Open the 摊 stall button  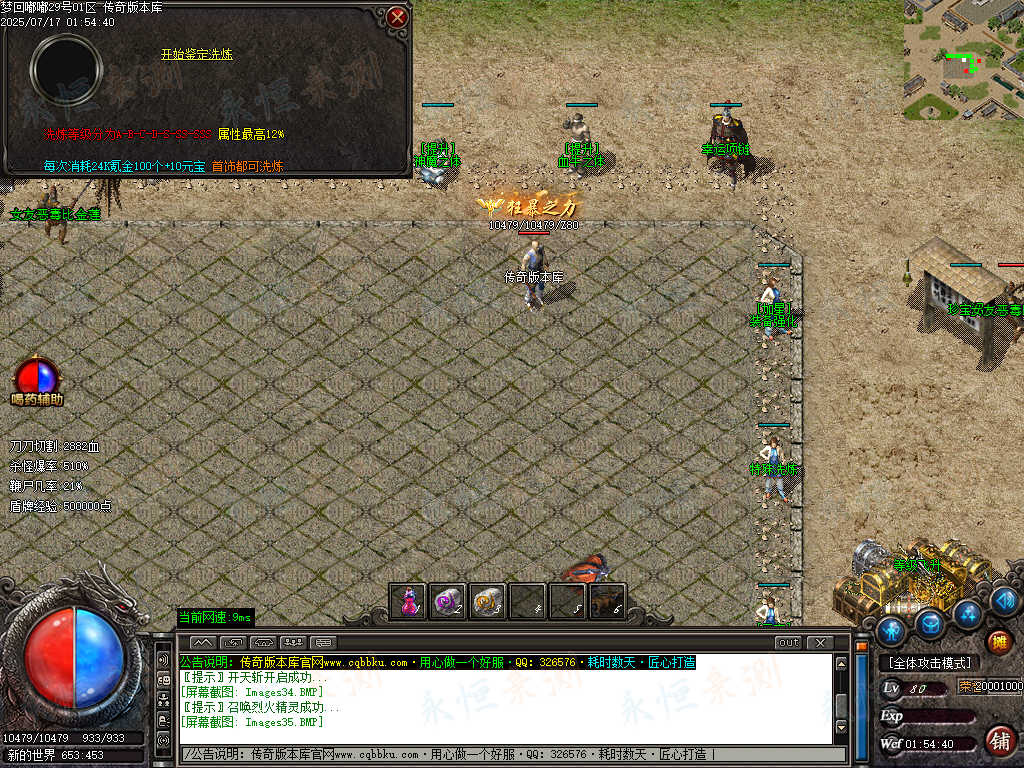(999, 641)
